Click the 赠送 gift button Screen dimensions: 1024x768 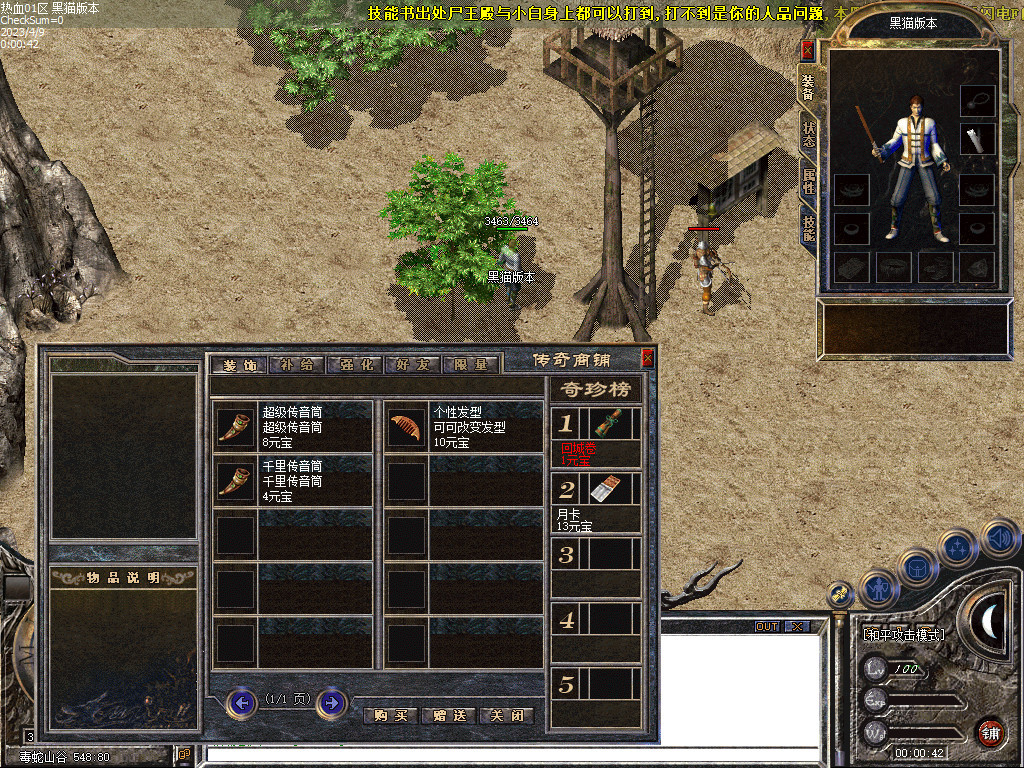[449, 715]
